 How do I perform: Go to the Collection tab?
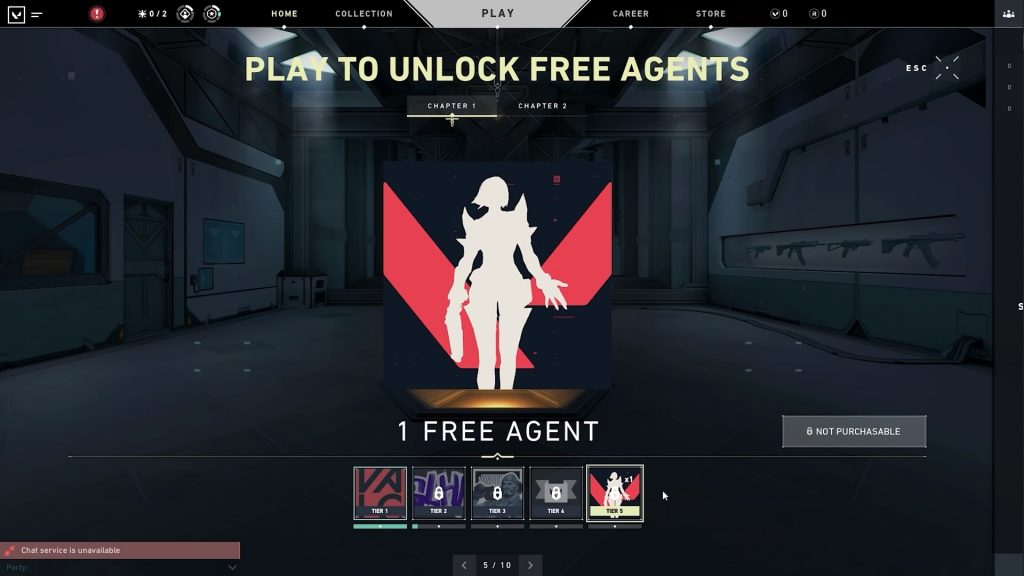pyautogui.click(x=364, y=14)
